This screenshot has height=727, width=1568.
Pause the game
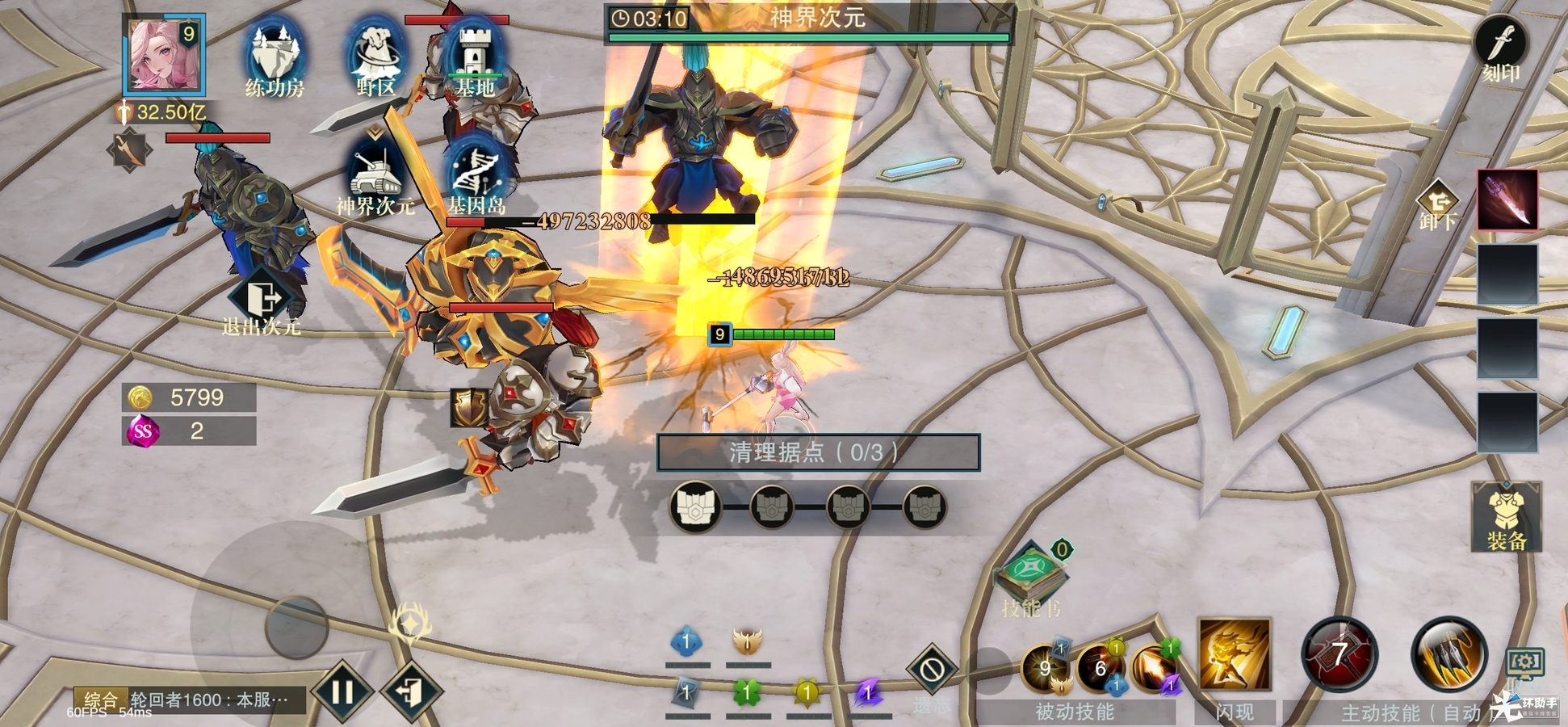pyautogui.click(x=342, y=691)
